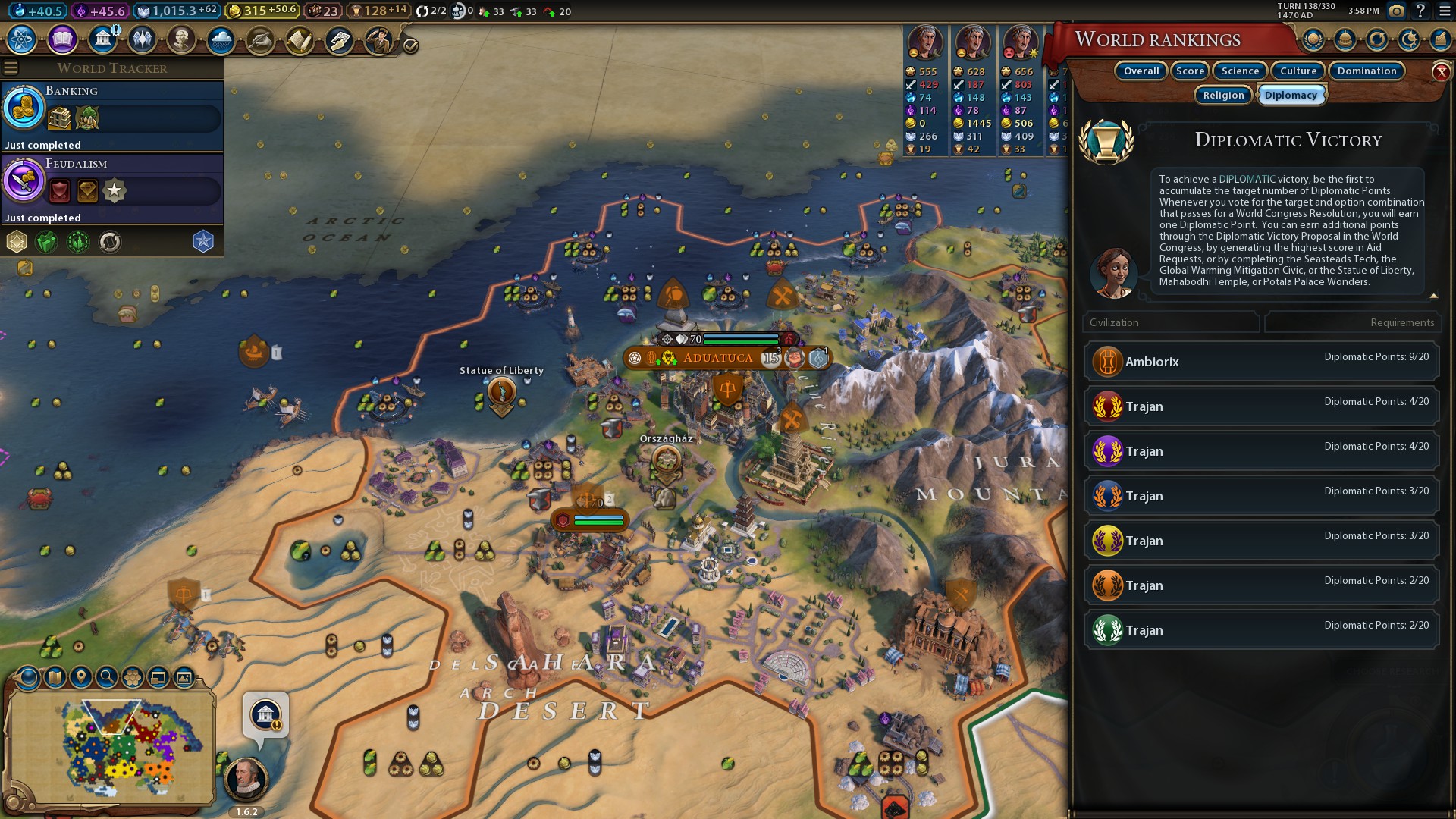Open the climate rain cloud screen

221,39
